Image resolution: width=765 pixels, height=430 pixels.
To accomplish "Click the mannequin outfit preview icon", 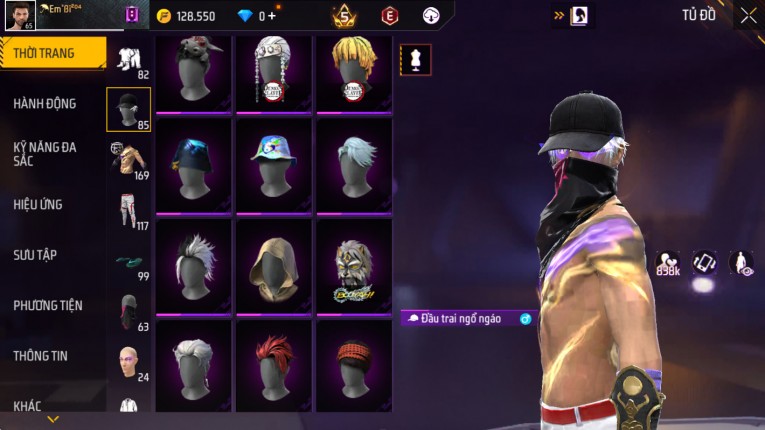I will coord(416,60).
